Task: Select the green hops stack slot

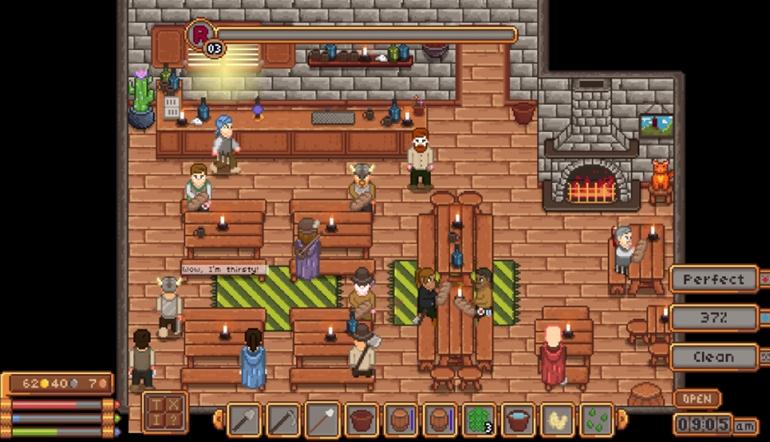Action: coord(479,419)
